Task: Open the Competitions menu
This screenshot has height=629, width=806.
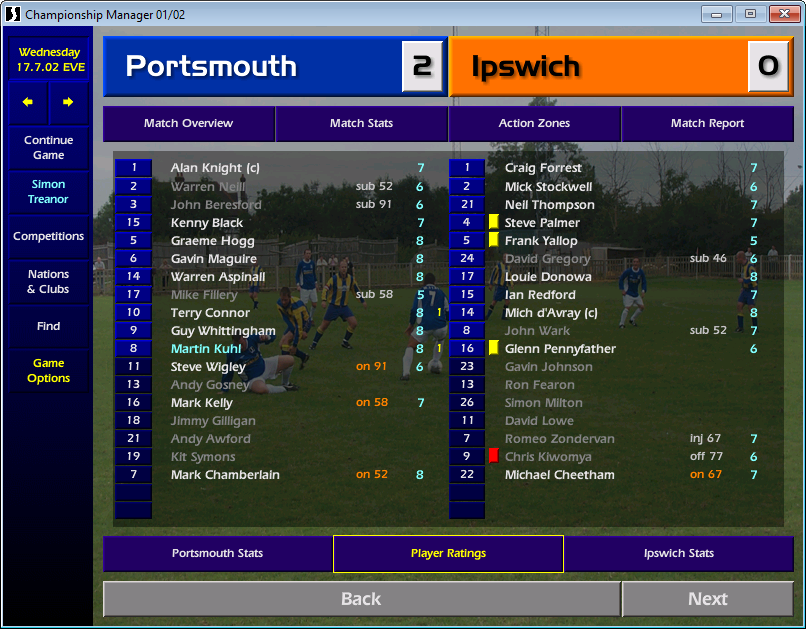Action: (48, 237)
